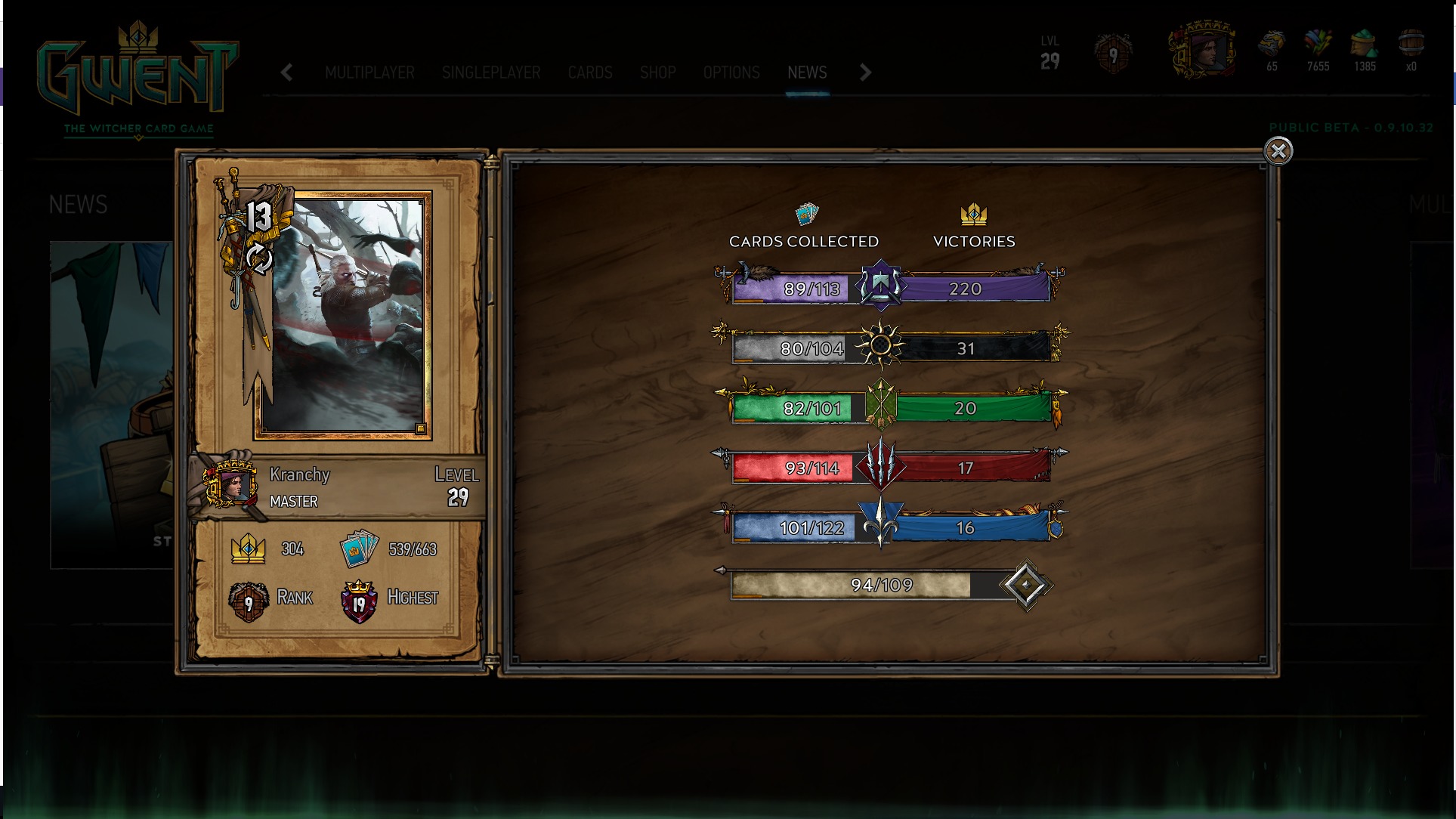Click the rank 9 badge in top bar

pyautogui.click(x=1113, y=54)
